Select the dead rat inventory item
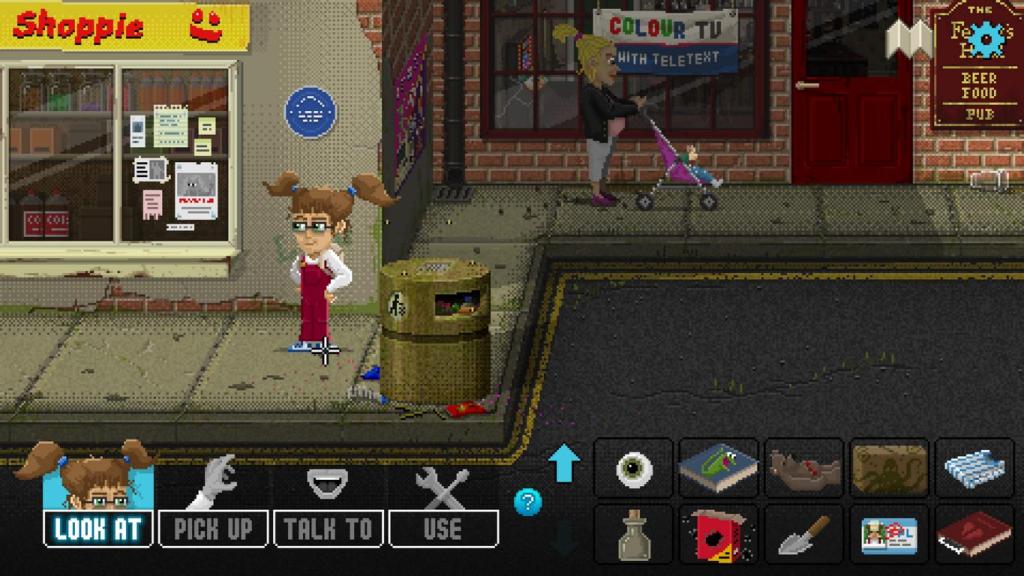The height and width of the screenshot is (576, 1024). (x=804, y=468)
